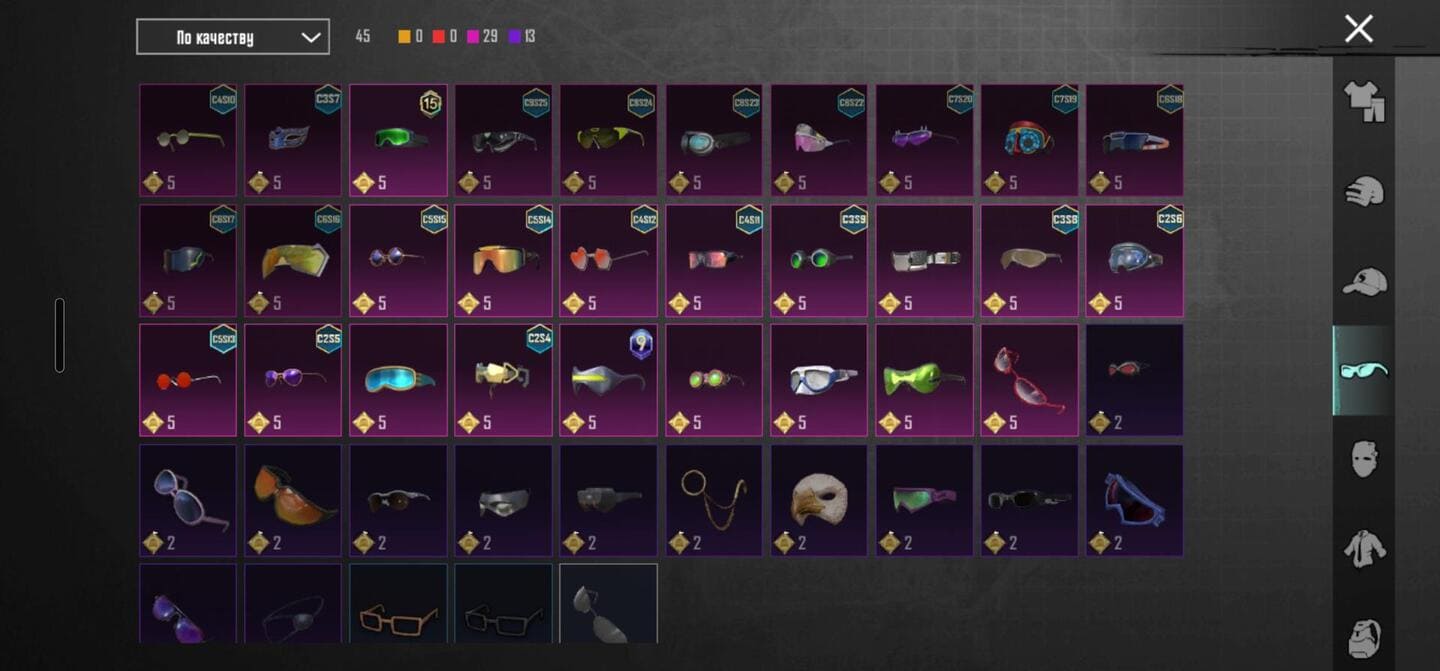Select the green goggles marked 15

(398, 140)
